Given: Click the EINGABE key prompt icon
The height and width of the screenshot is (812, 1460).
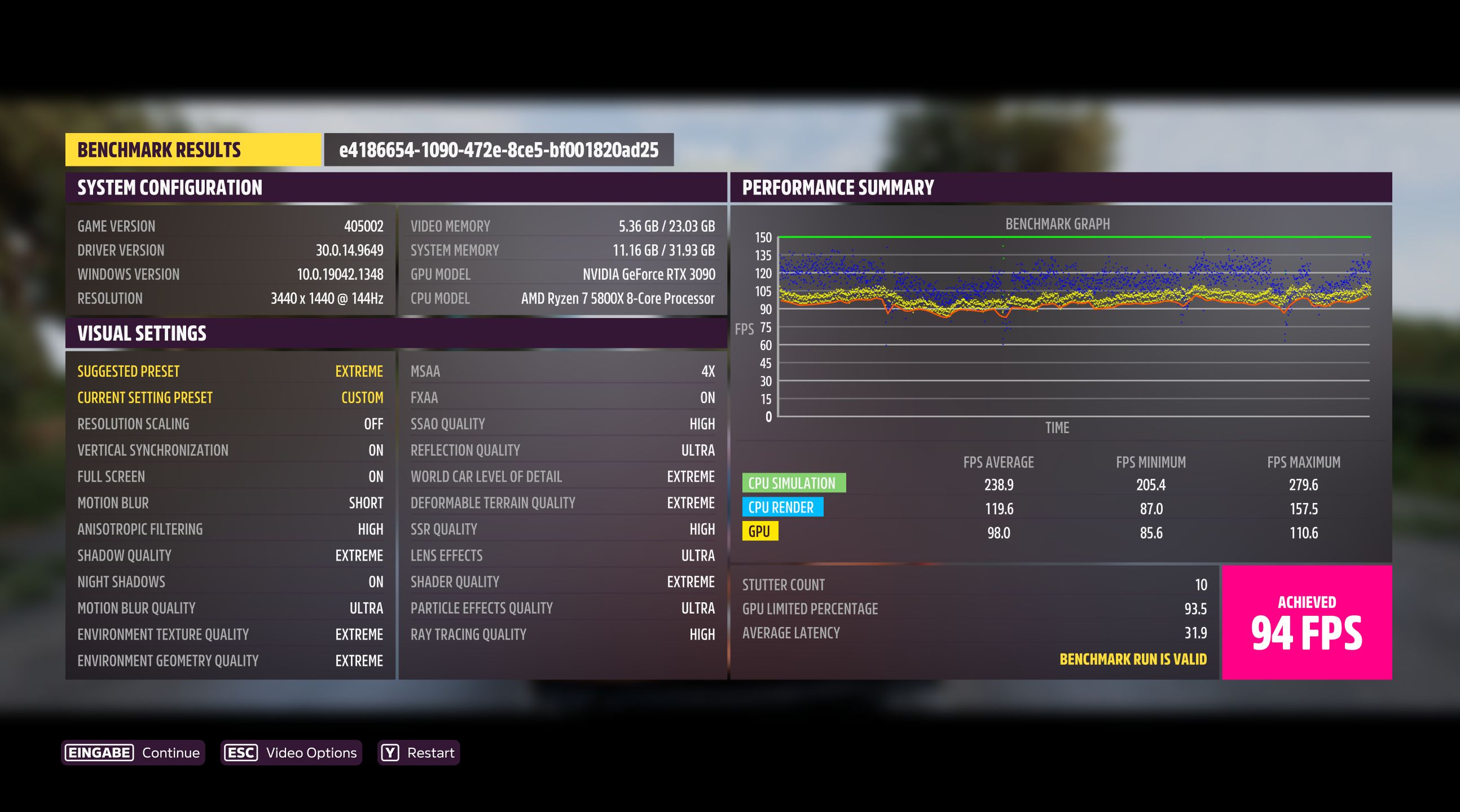Looking at the screenshot, I should pyautogui.click(x=100, y=752).
